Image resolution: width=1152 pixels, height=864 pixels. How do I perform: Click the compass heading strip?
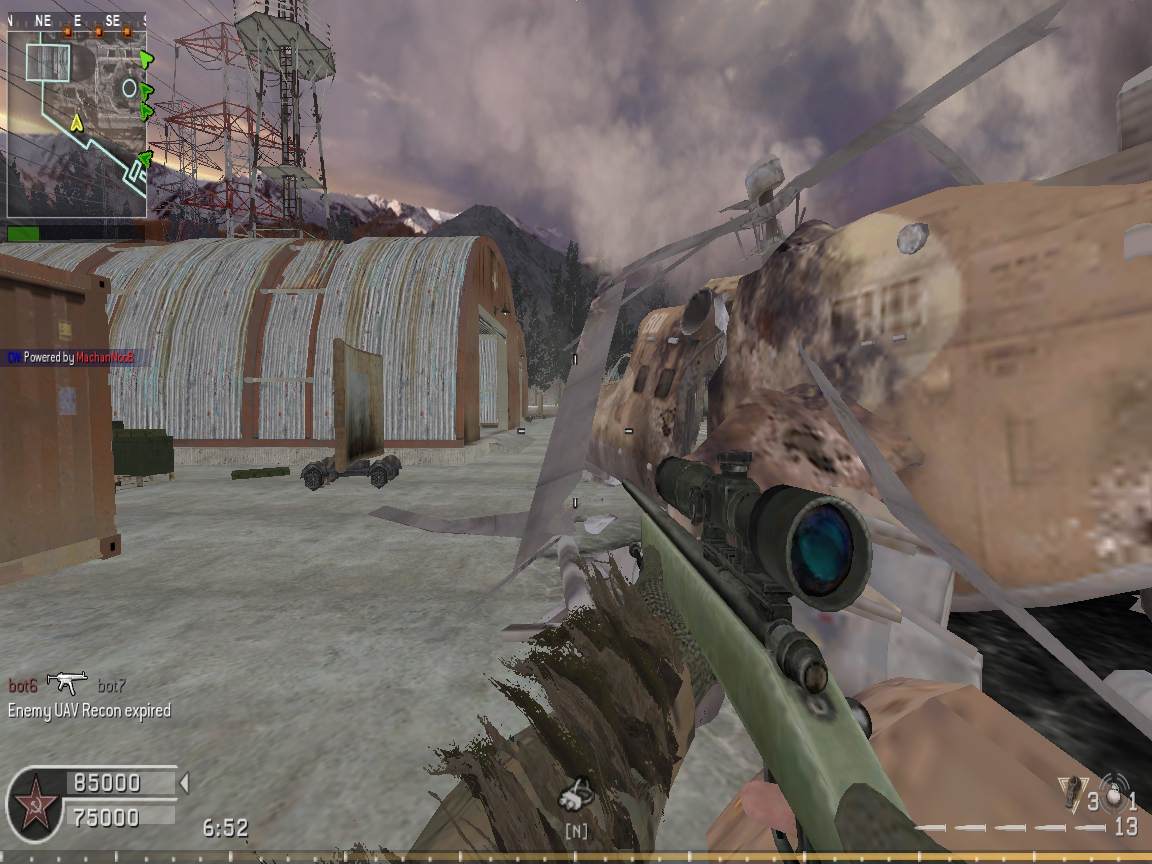[x=77, y=19]
